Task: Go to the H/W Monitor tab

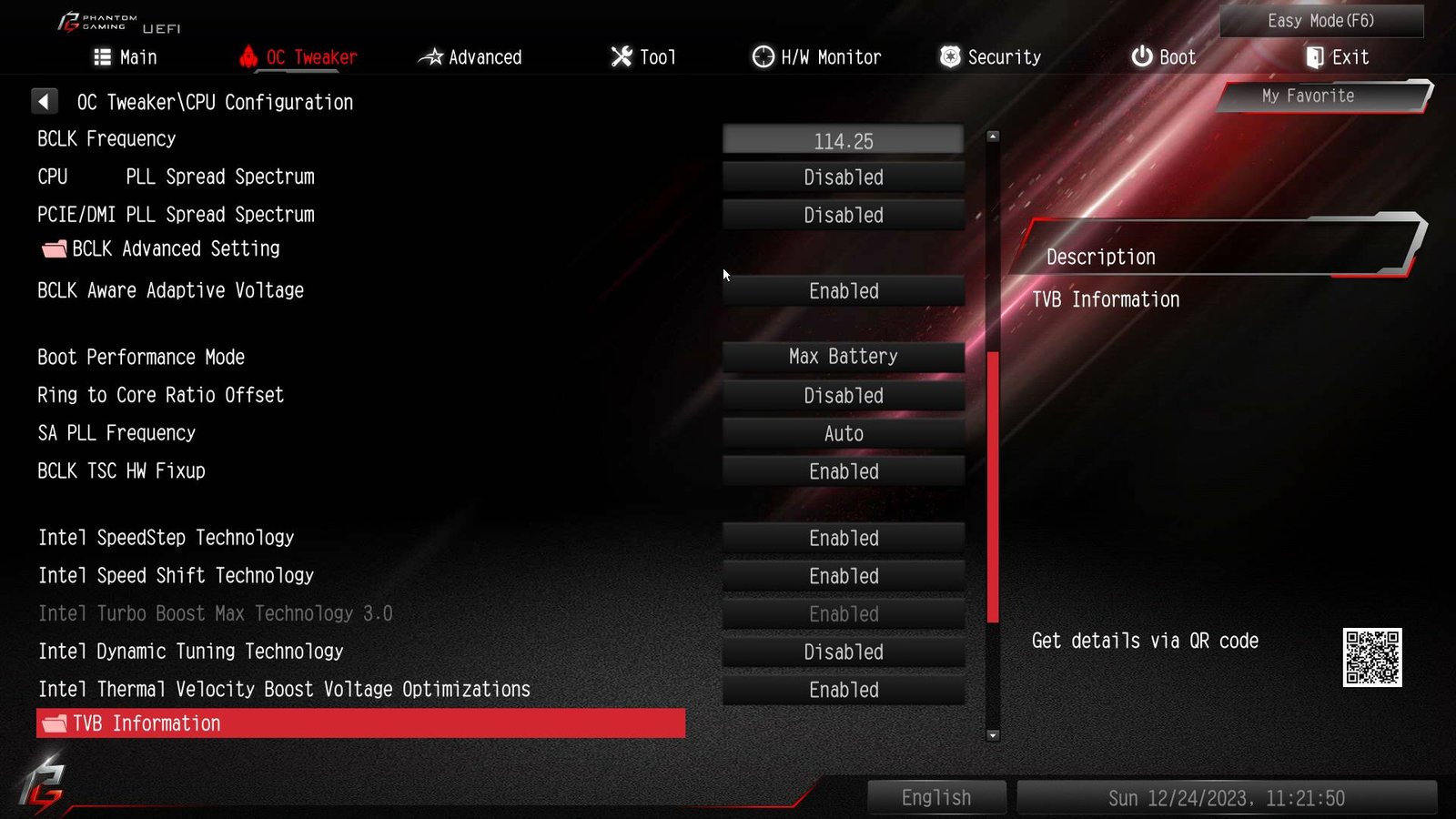Action: pos(816,57)
